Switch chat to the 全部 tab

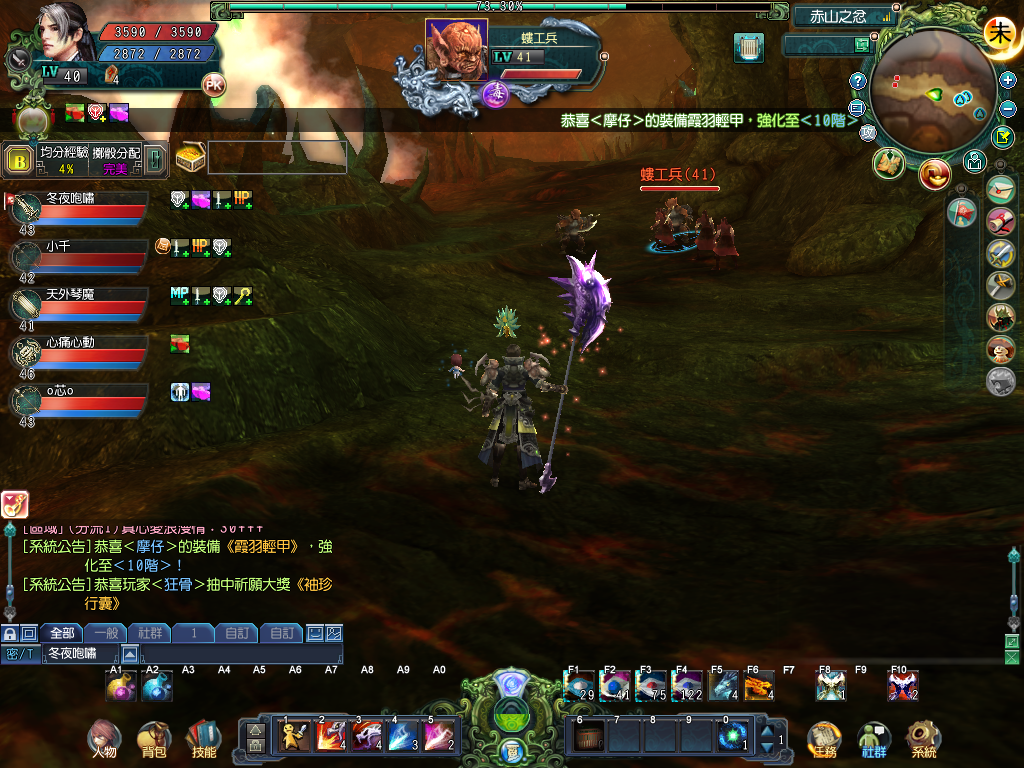tap(61, 633)
